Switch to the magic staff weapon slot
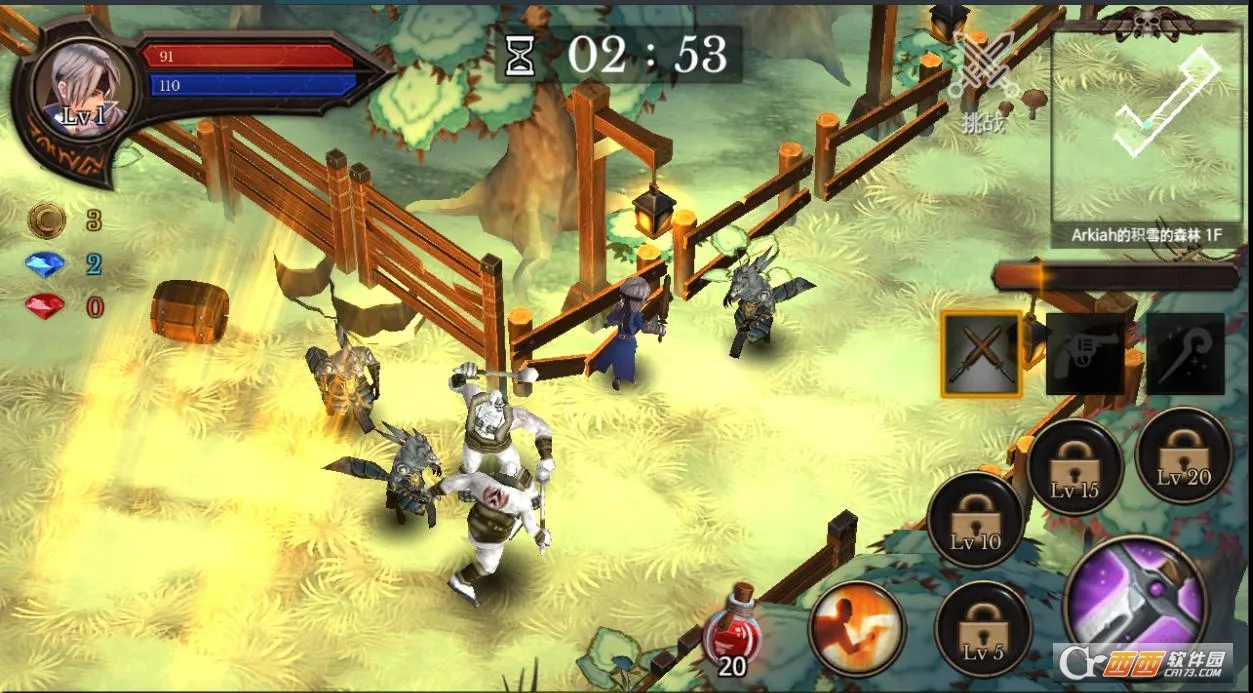The height and width of the screenshot is (693, 1253). click(1185, 354)
